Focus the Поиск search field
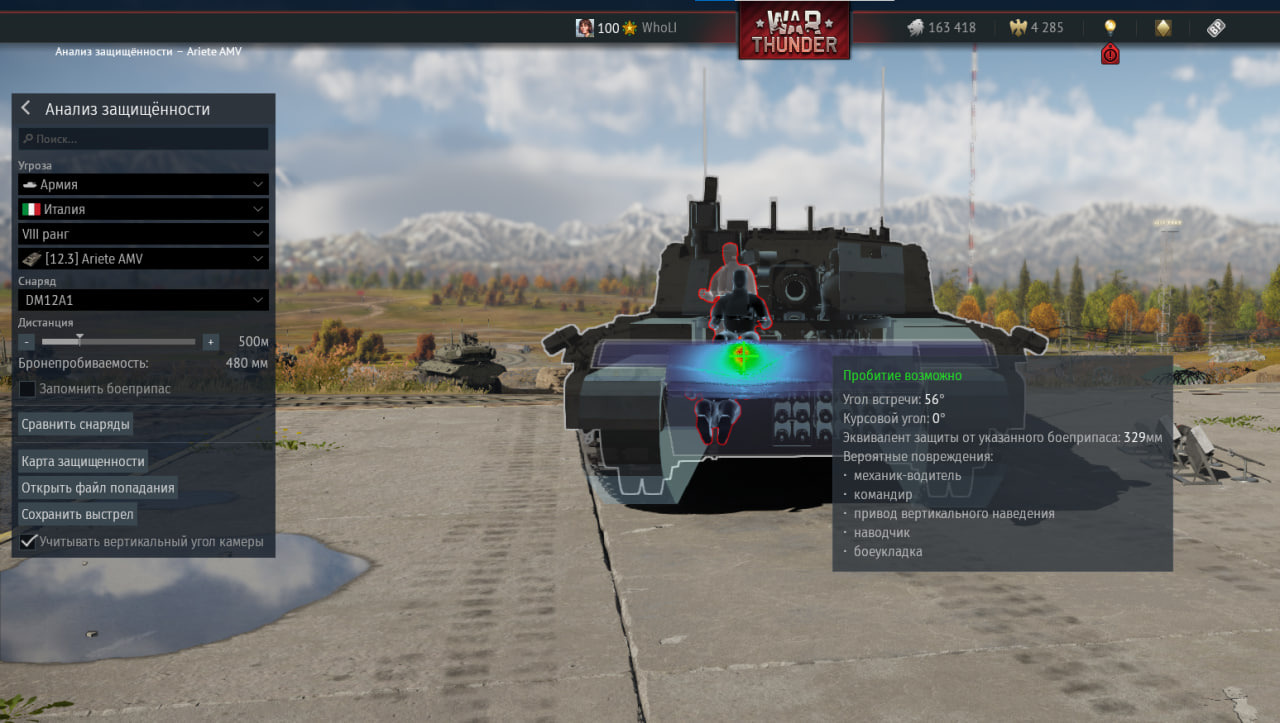Screen dimensions: 1280x723 pos(143,139)
